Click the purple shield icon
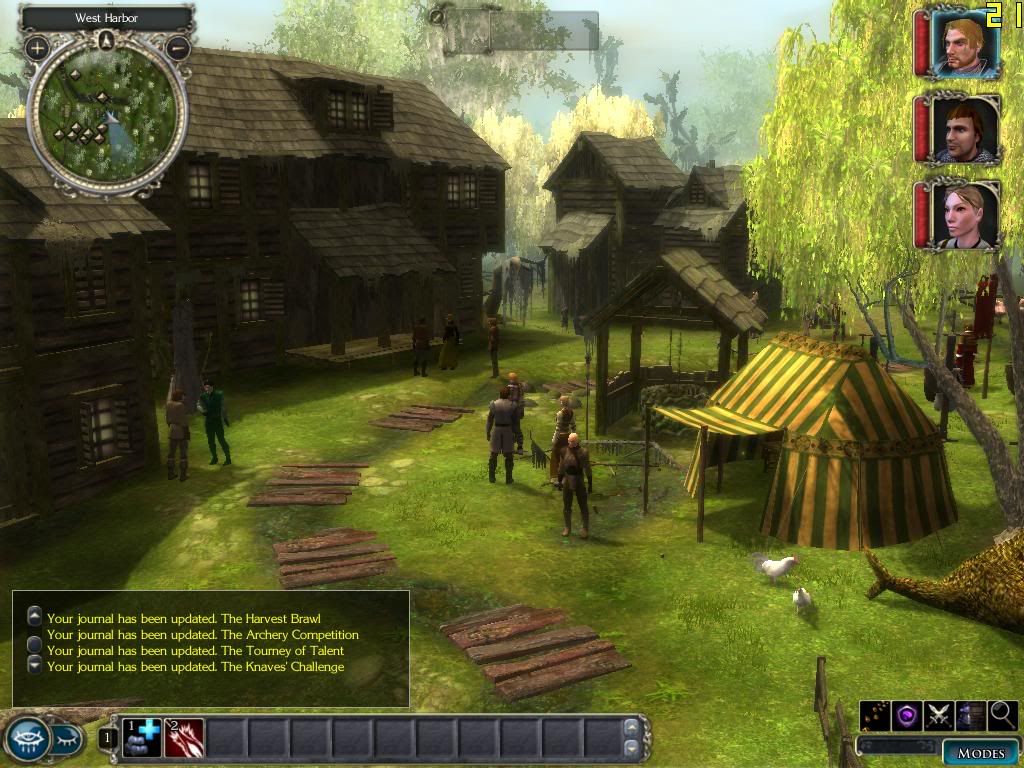 click(906, 715)
